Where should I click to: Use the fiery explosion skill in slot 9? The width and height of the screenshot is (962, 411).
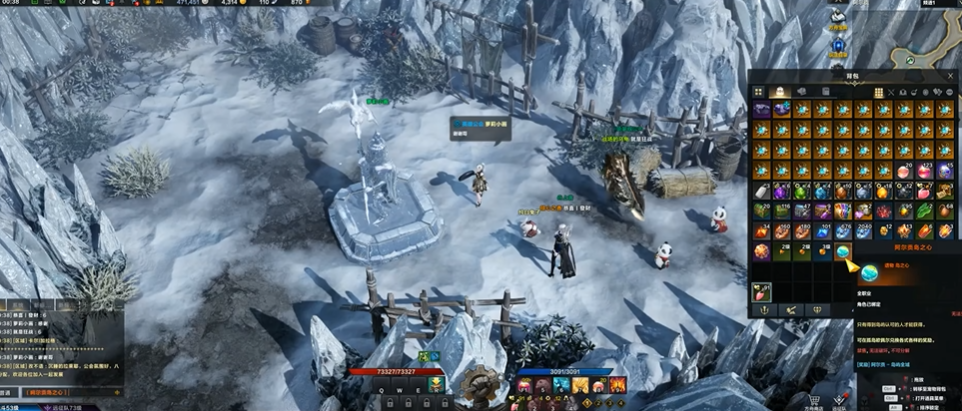[x=616, y=386]
